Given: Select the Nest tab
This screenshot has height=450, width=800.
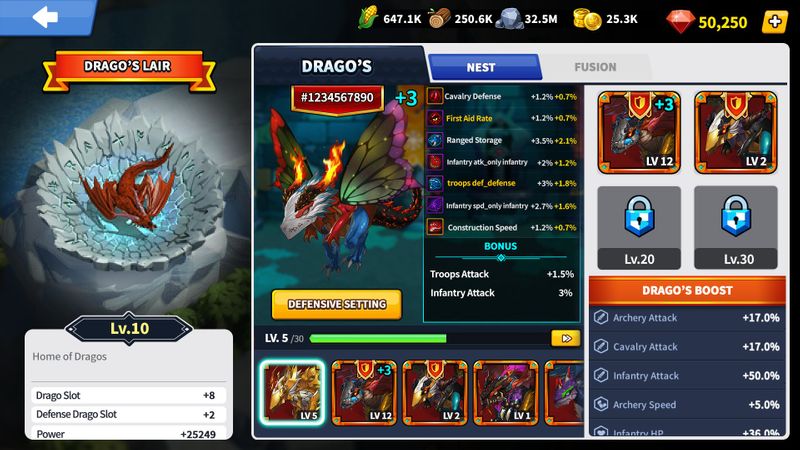Looking at the screenshot, I should (x=481, y=67).
